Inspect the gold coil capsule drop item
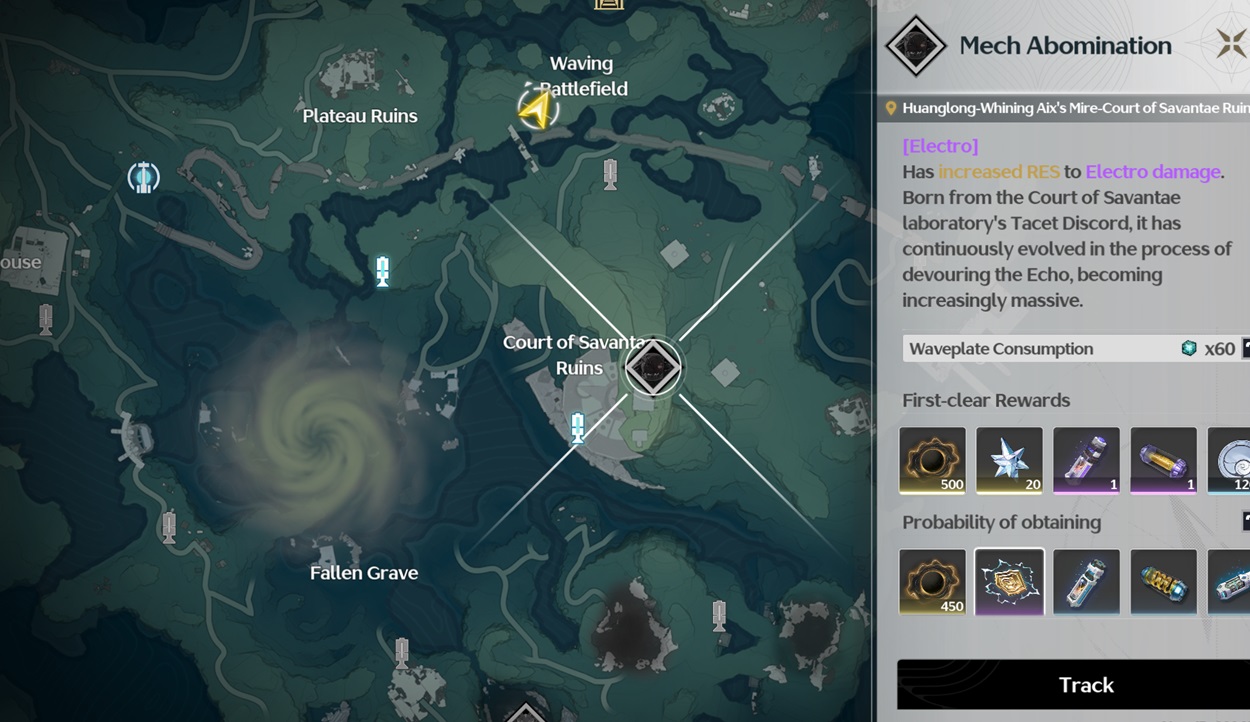This screenshot has width=1250, height=722. coord(1163,581)
